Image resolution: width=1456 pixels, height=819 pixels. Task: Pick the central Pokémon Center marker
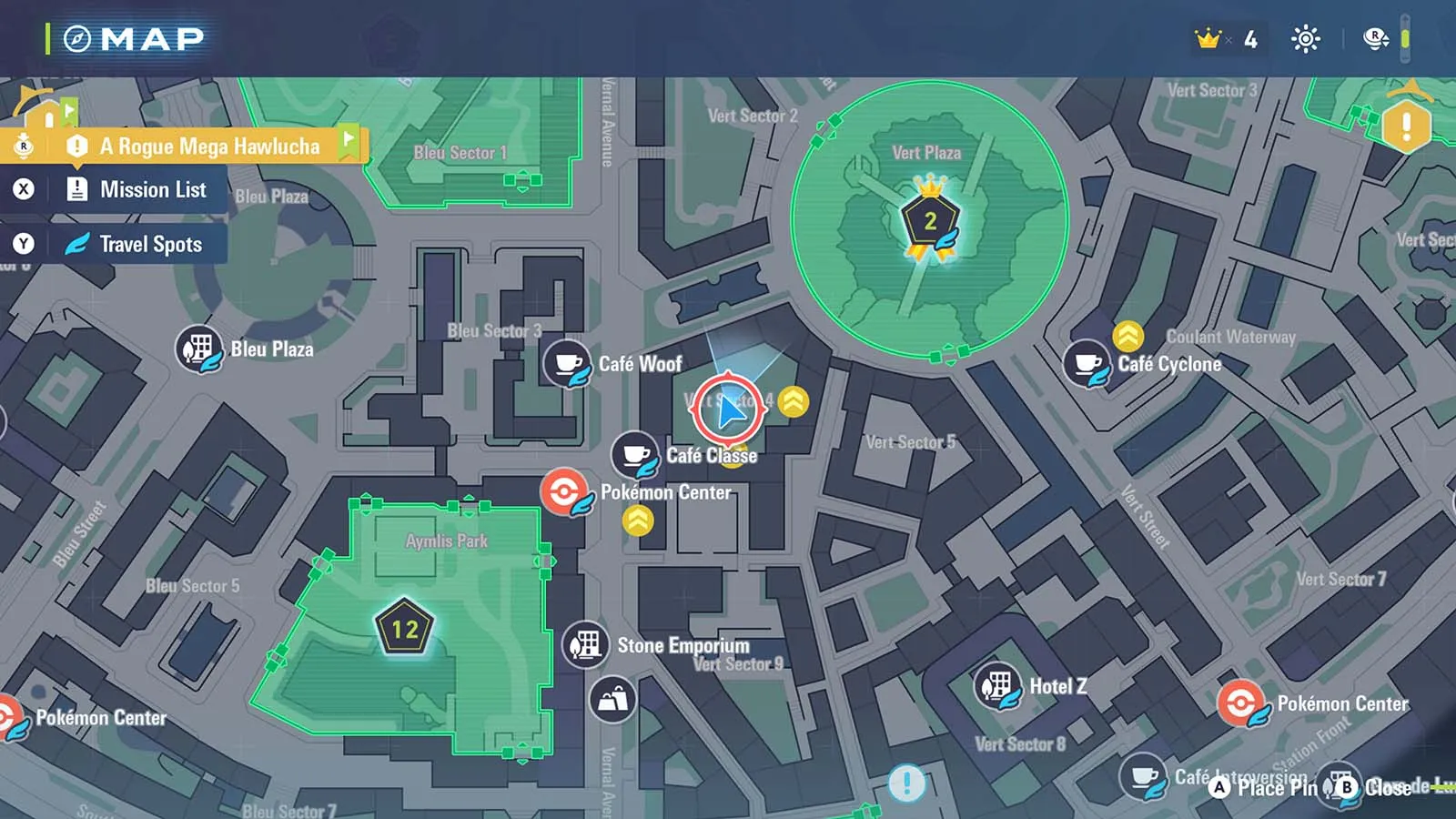coord(564,493)
